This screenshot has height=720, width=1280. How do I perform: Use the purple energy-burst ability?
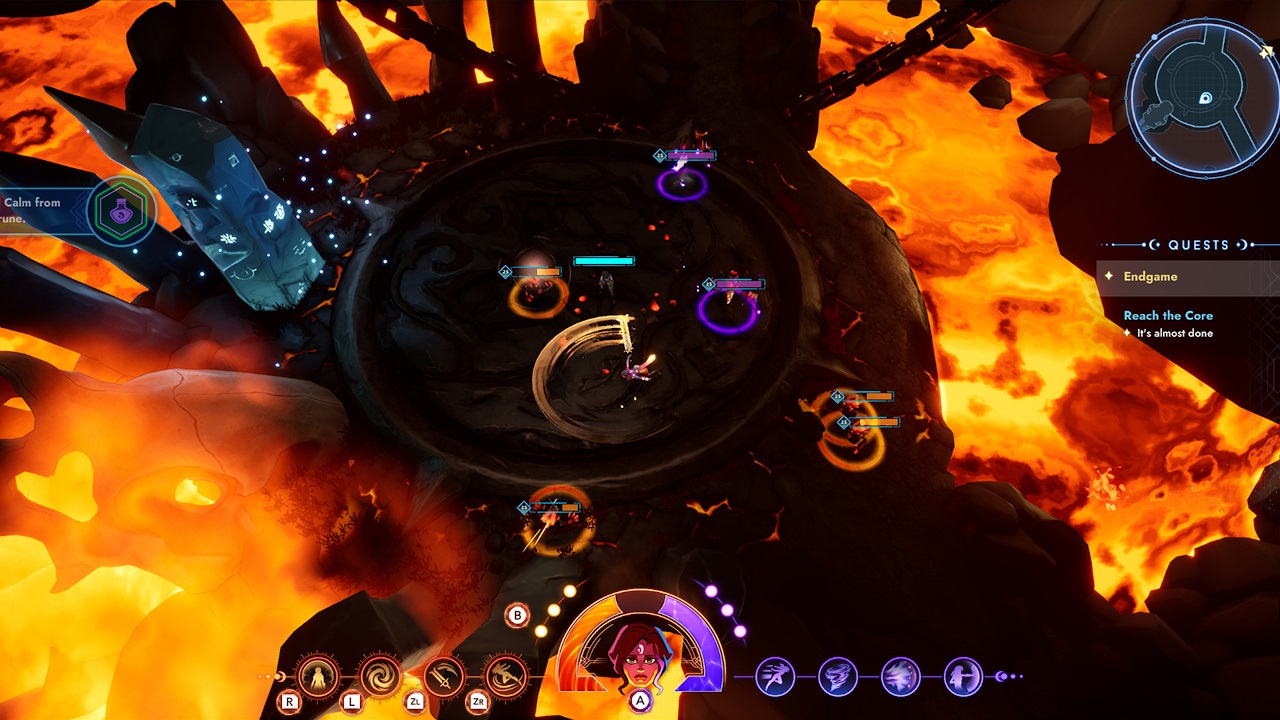[901, 677]
